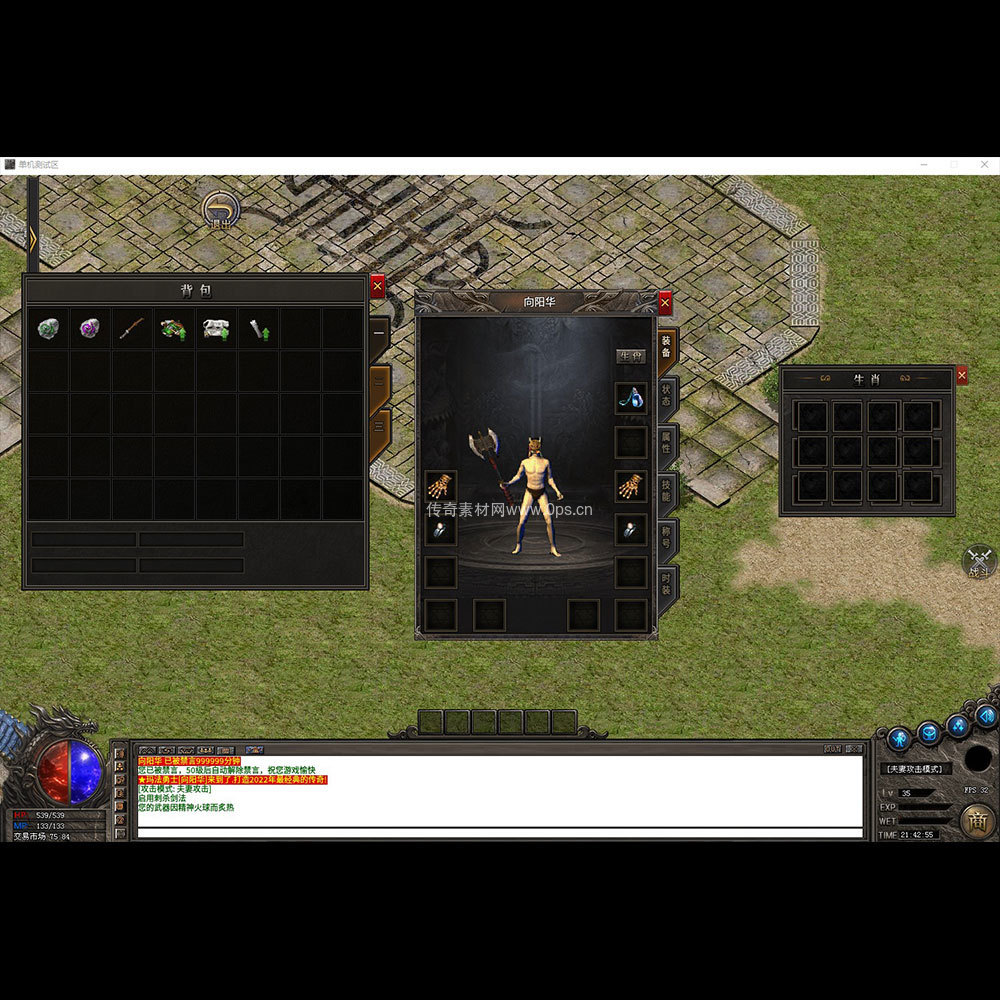This screenshot has height=1000, width=1000.
Task: Toggle sound with the speaker orb
Action: point(986,715)
